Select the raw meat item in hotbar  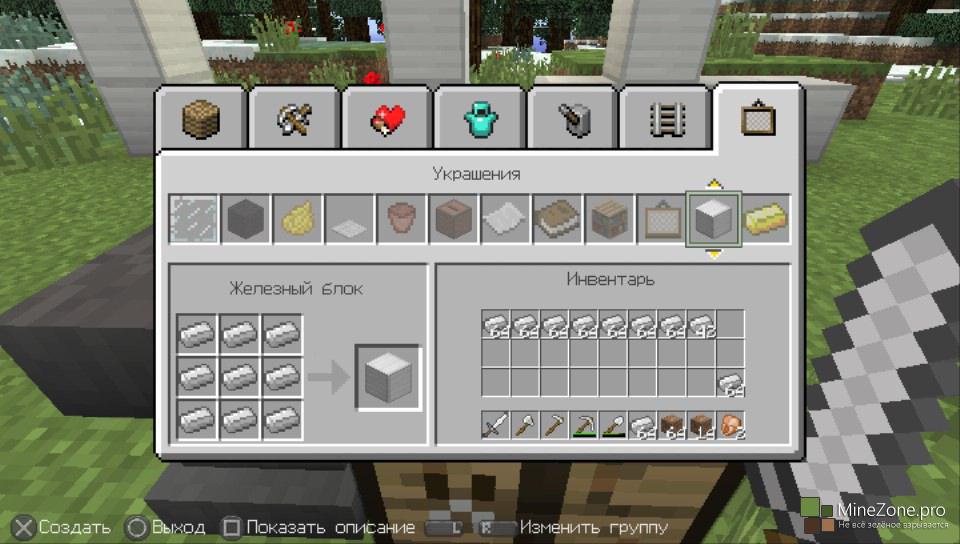pyautogui.click(x=731, y=426)
